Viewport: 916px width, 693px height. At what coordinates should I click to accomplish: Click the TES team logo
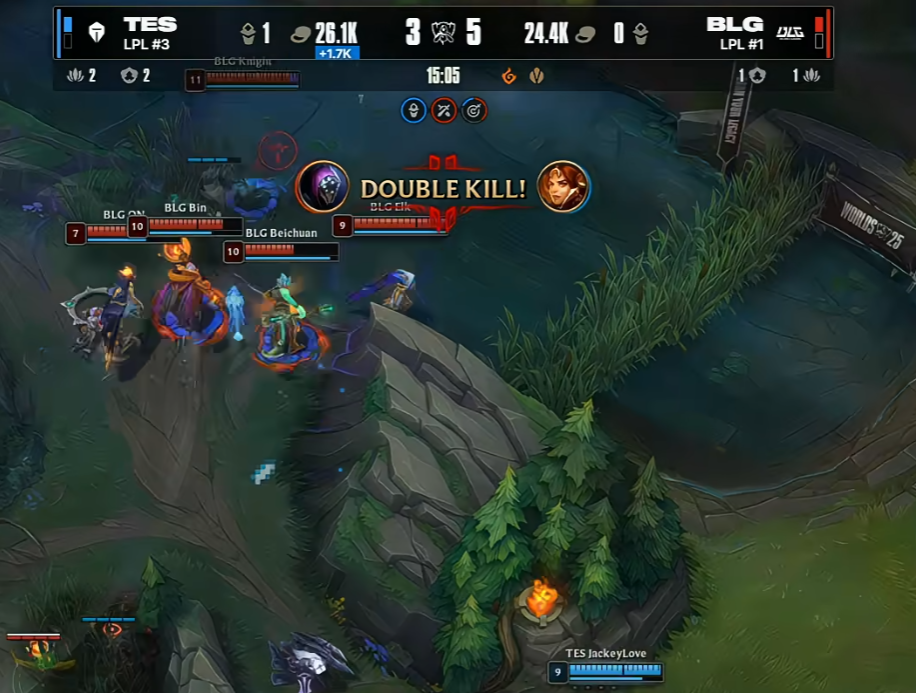[x=96, y=33]
